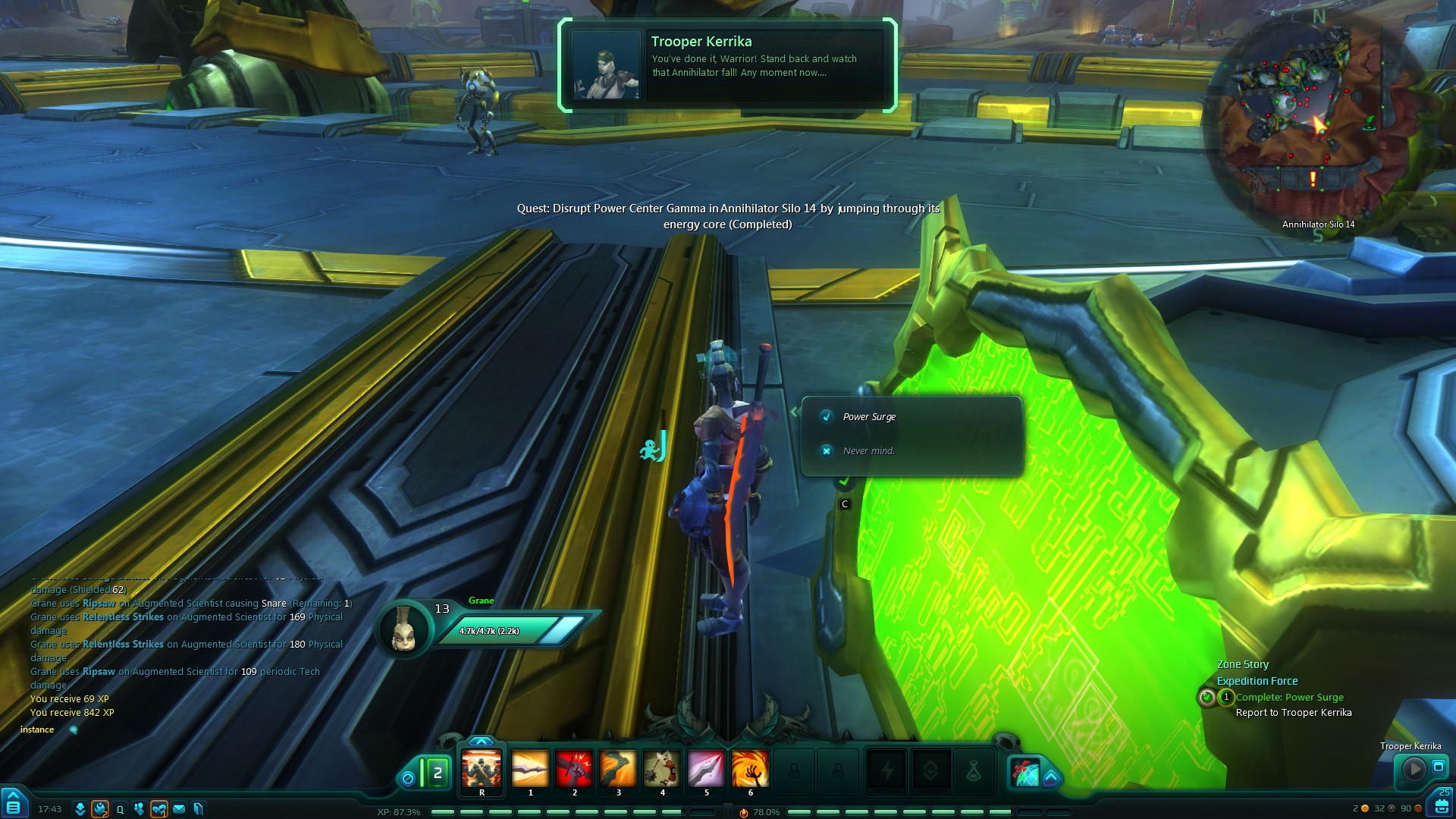
Task: Activate the path ability globe icon
Action: (1026, 773)
